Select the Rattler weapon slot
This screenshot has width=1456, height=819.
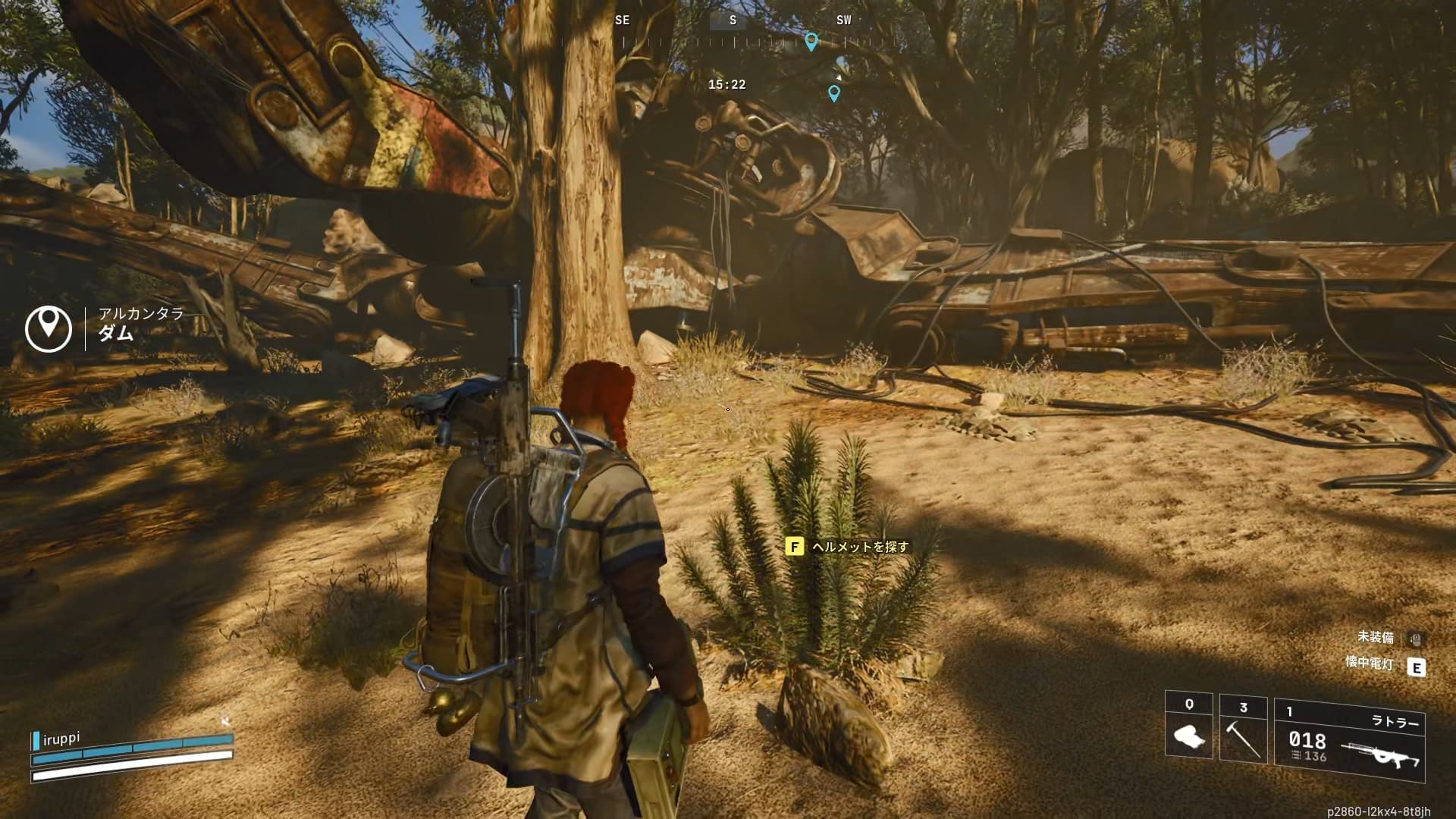pos(1349,740)
